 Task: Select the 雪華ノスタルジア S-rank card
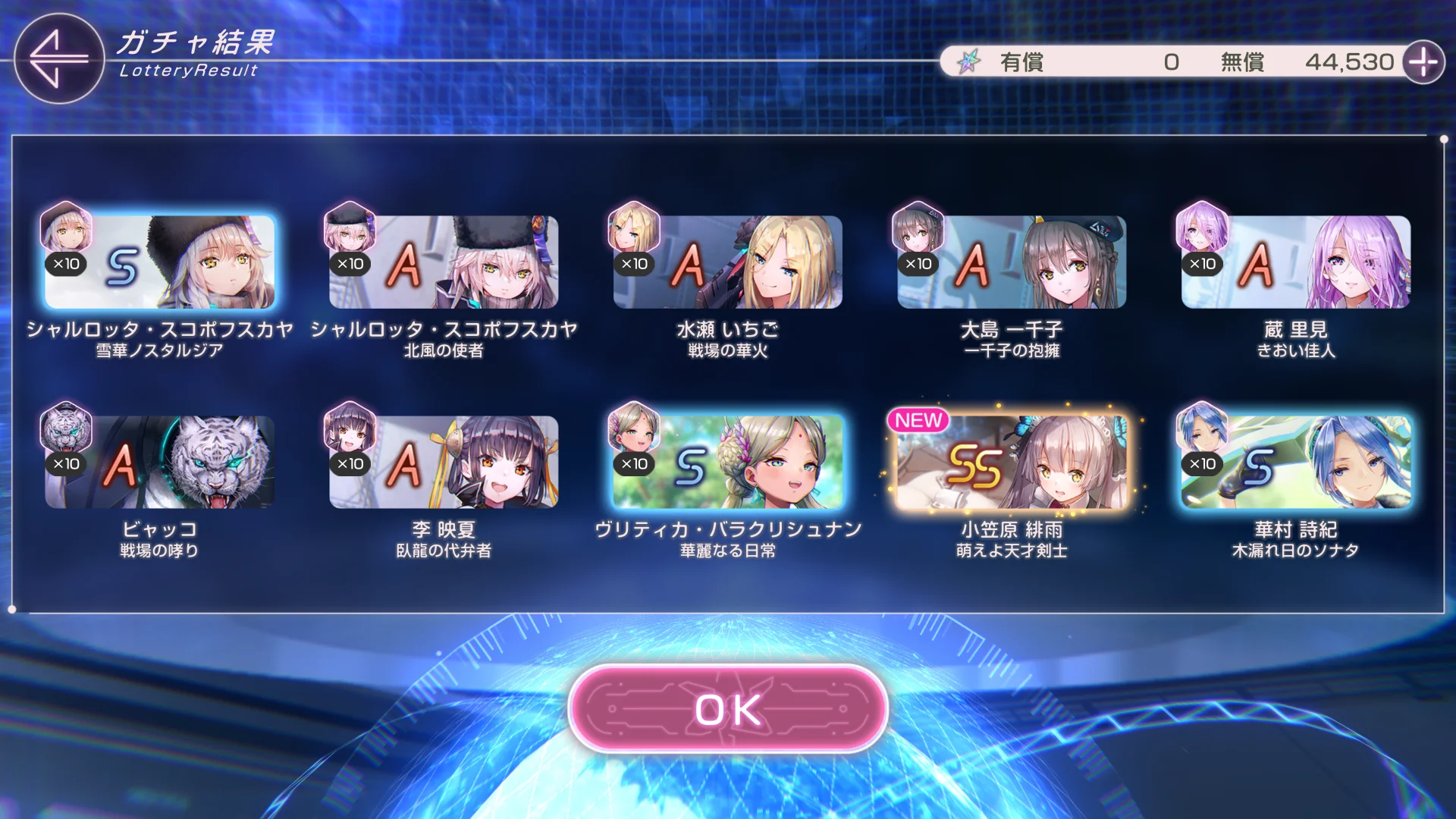(x=159, y=262)
